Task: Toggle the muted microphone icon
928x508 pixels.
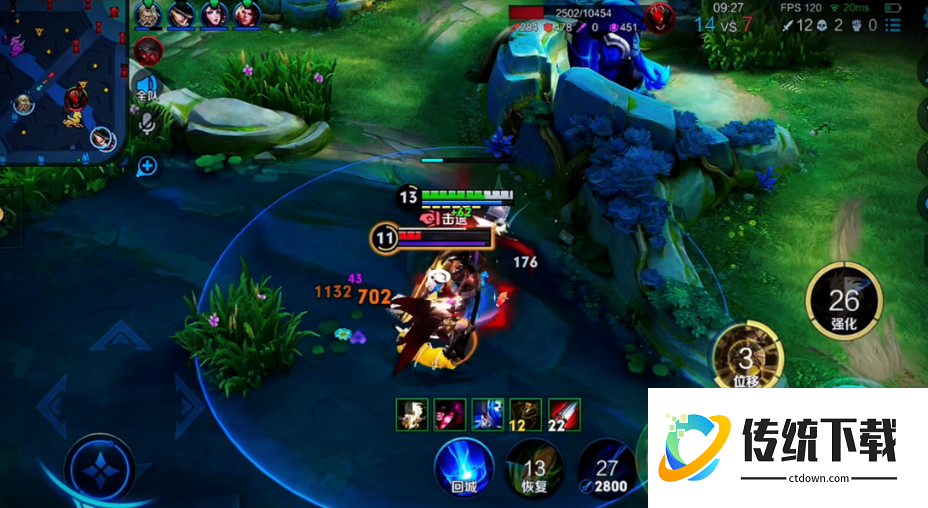Action: [x=147, y=123]
